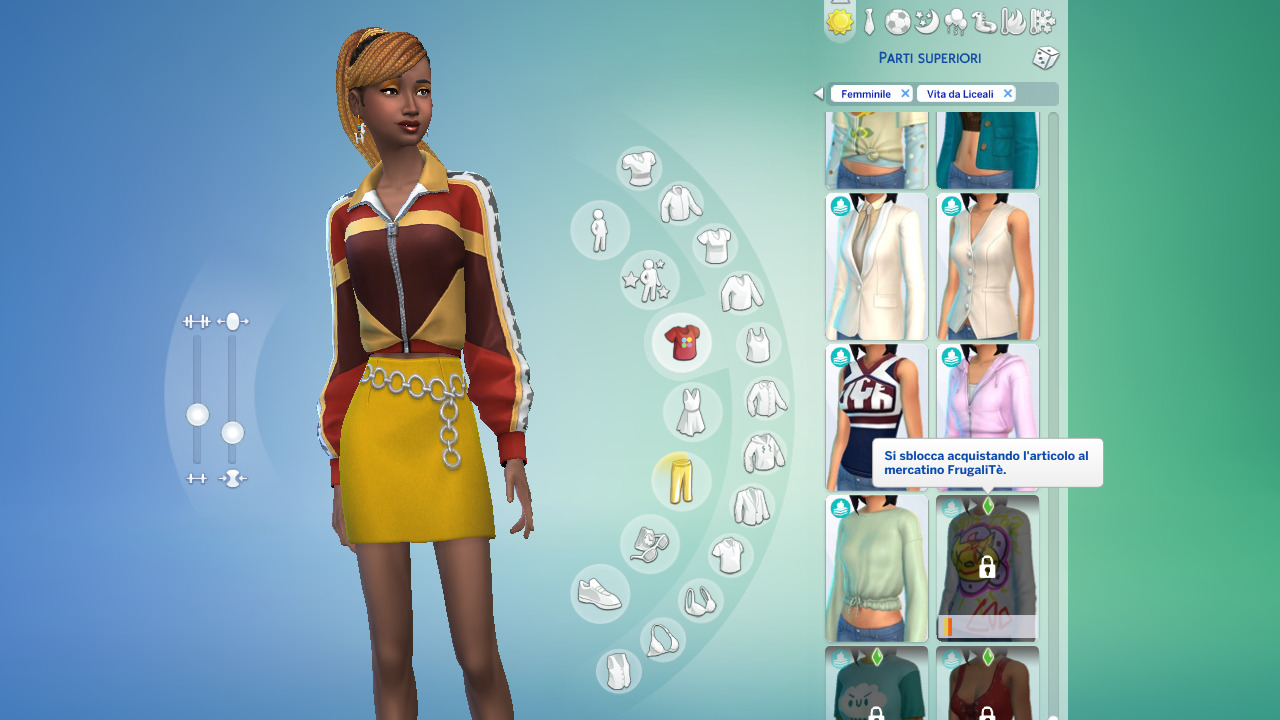The width and height of the screenshot is (1280, 720).
Task: Open the full-body dress category
Action: click(692, 411)
